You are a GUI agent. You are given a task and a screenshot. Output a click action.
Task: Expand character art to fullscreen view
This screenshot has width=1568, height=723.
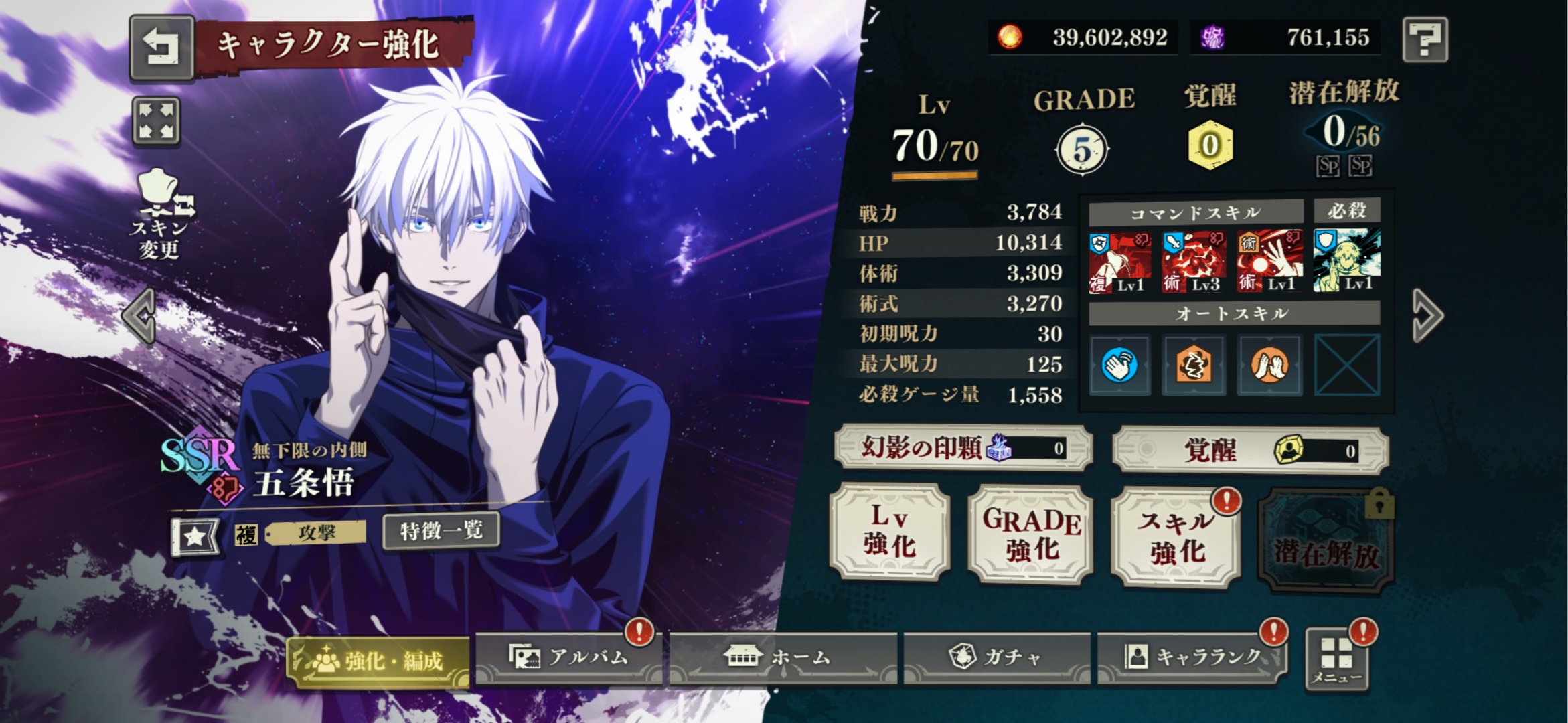[x=156, y=121]
